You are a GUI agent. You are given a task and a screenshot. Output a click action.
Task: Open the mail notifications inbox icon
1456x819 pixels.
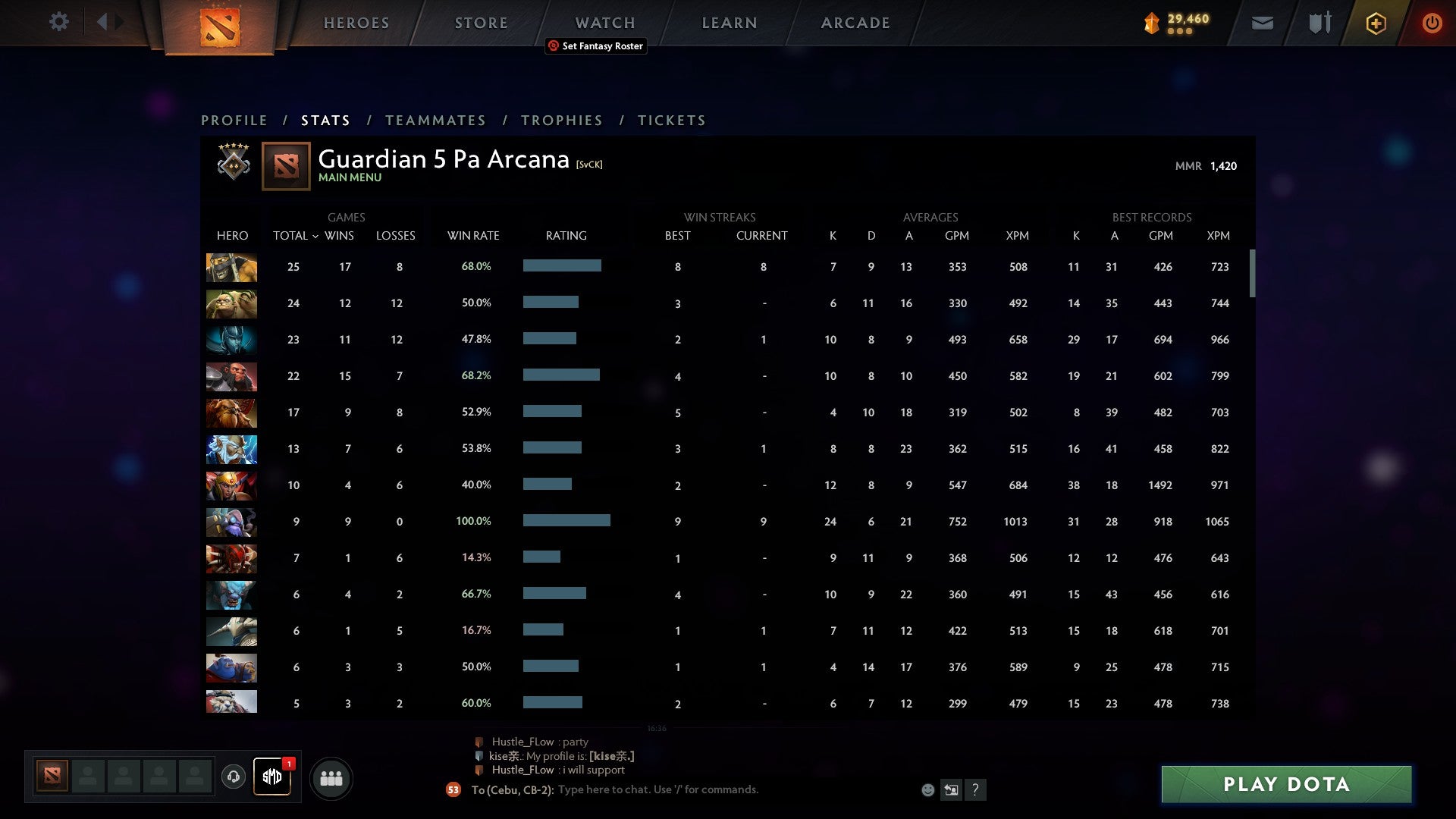pos(1261,23)
